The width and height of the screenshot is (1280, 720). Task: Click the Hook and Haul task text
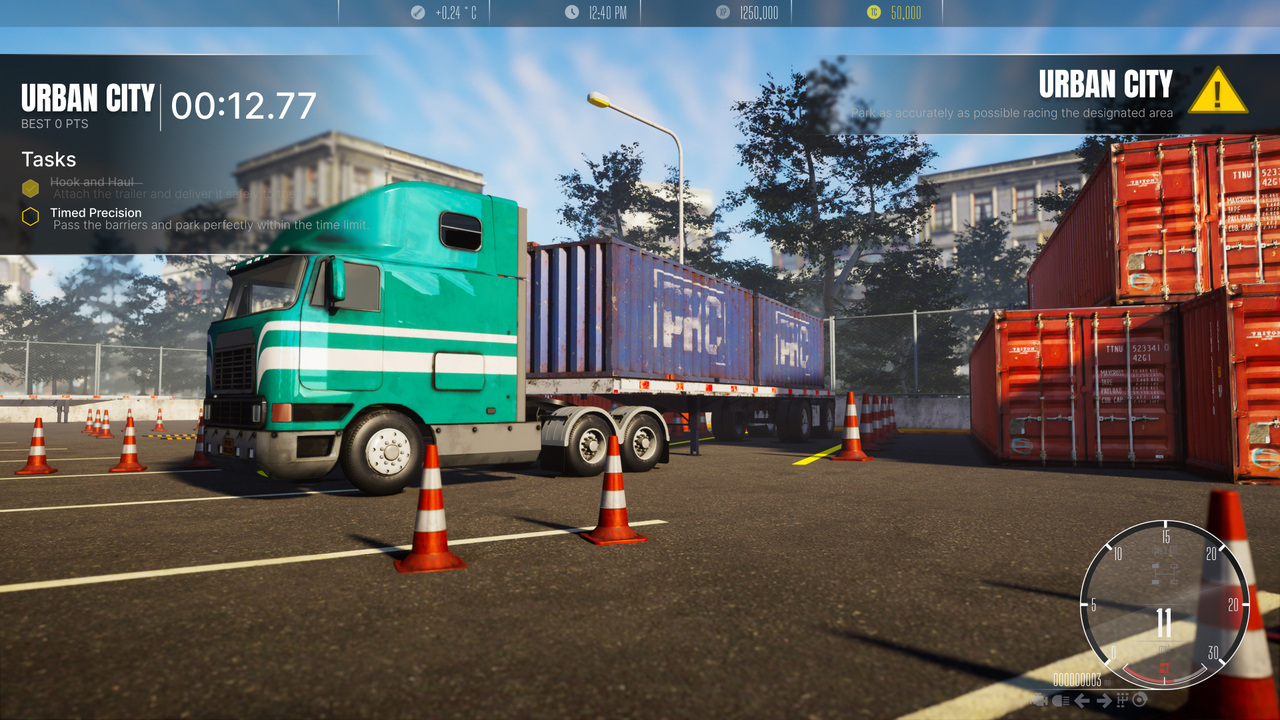pos(94,183)
